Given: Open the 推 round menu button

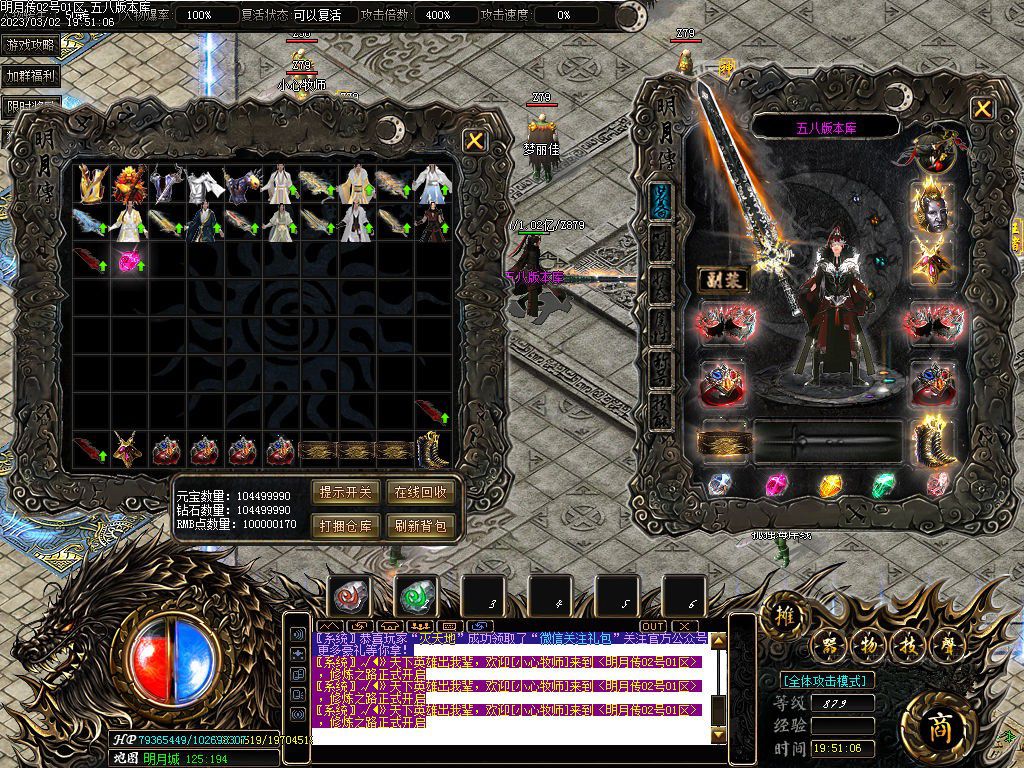Looking at the screenshot, I should [786, 617].
